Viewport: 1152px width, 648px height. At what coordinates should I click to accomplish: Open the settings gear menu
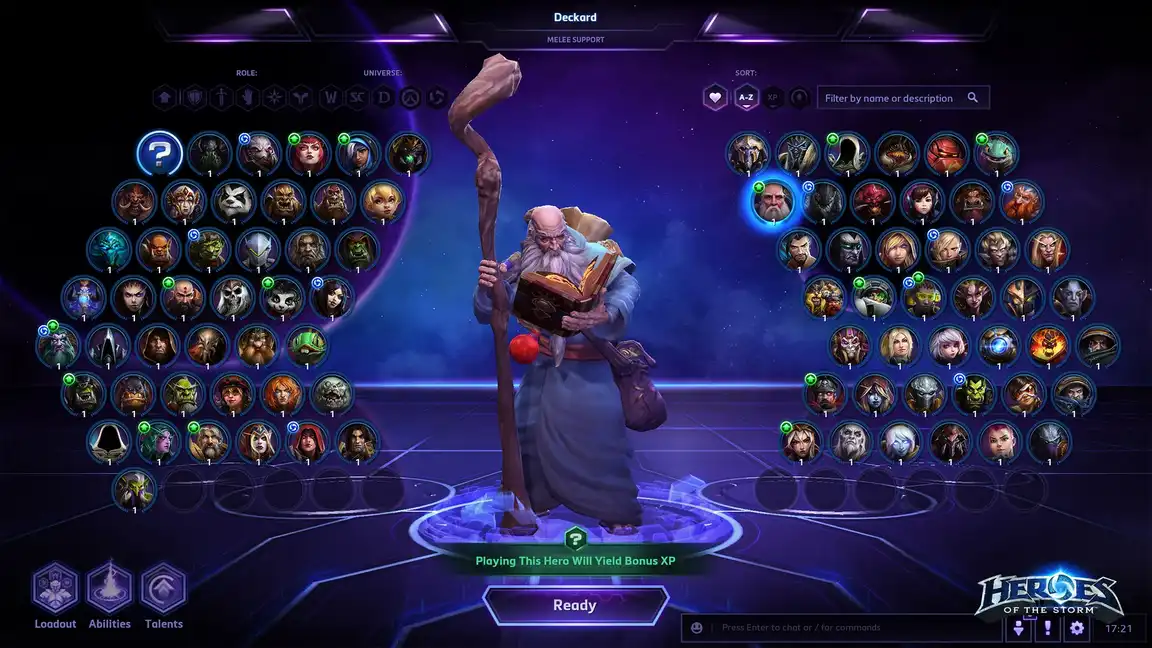1077,628
